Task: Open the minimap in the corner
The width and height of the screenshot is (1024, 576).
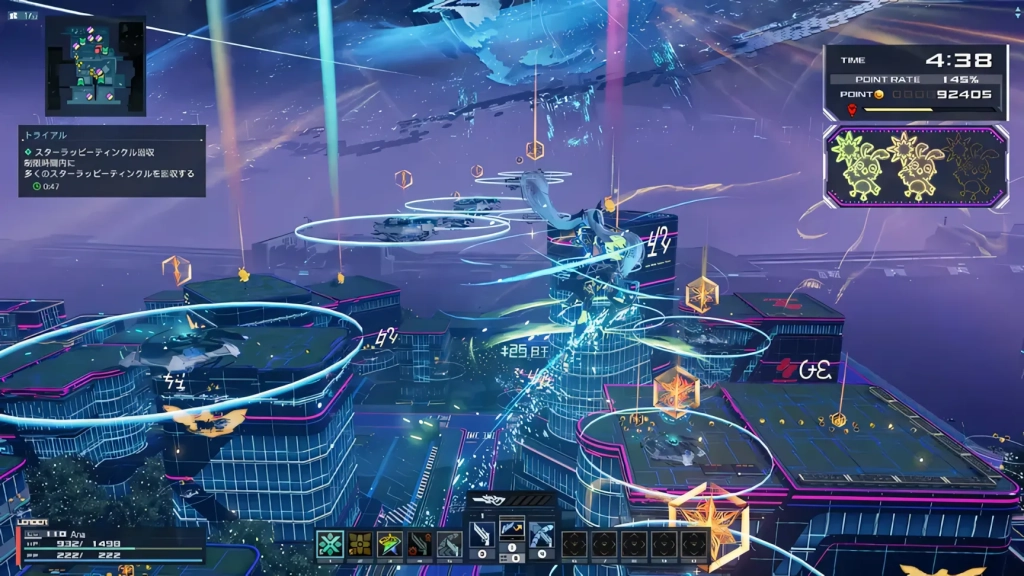Action: click(x=95, y=65)
